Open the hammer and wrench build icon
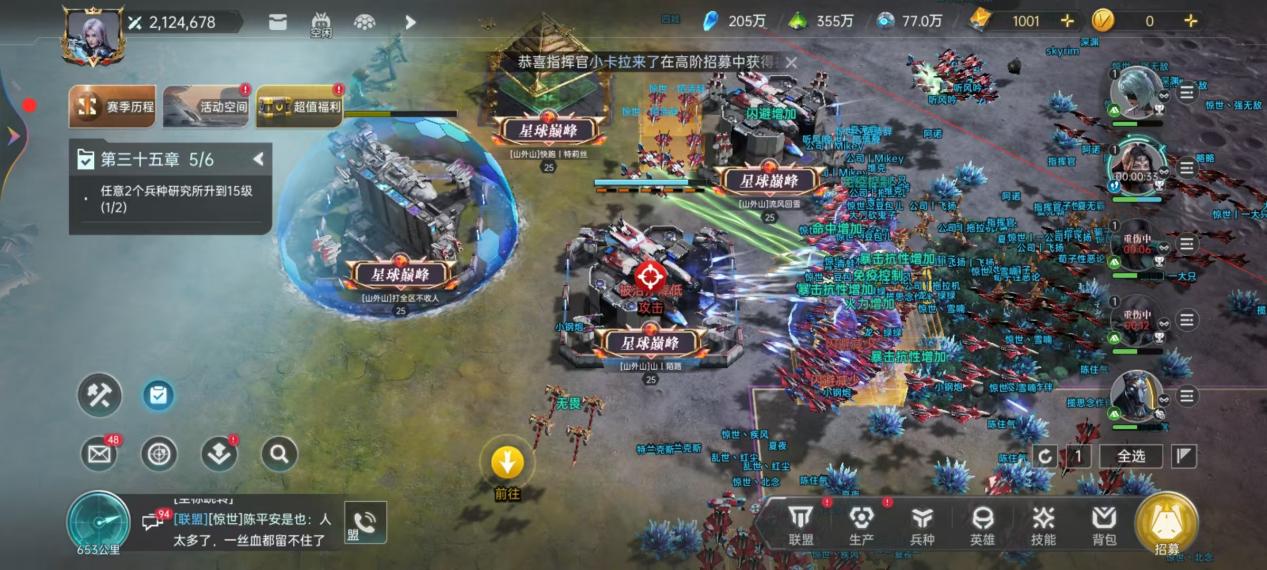Image resolution: width=1267 pixels, height=570 pixels. [99, 395]
